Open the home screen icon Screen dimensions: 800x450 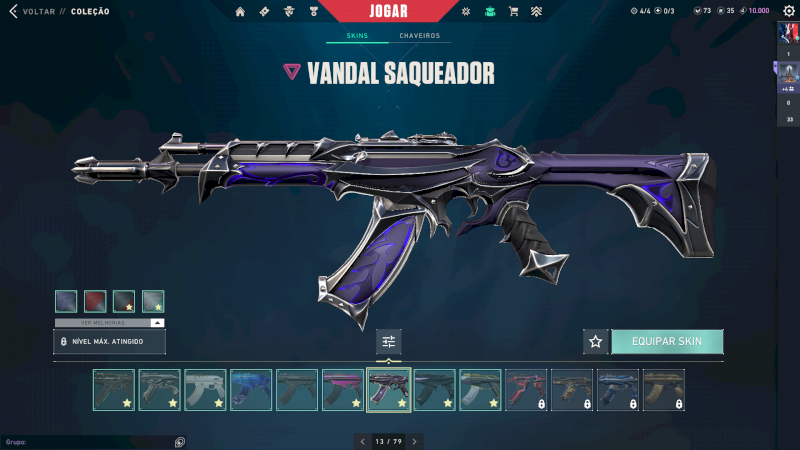240,11
